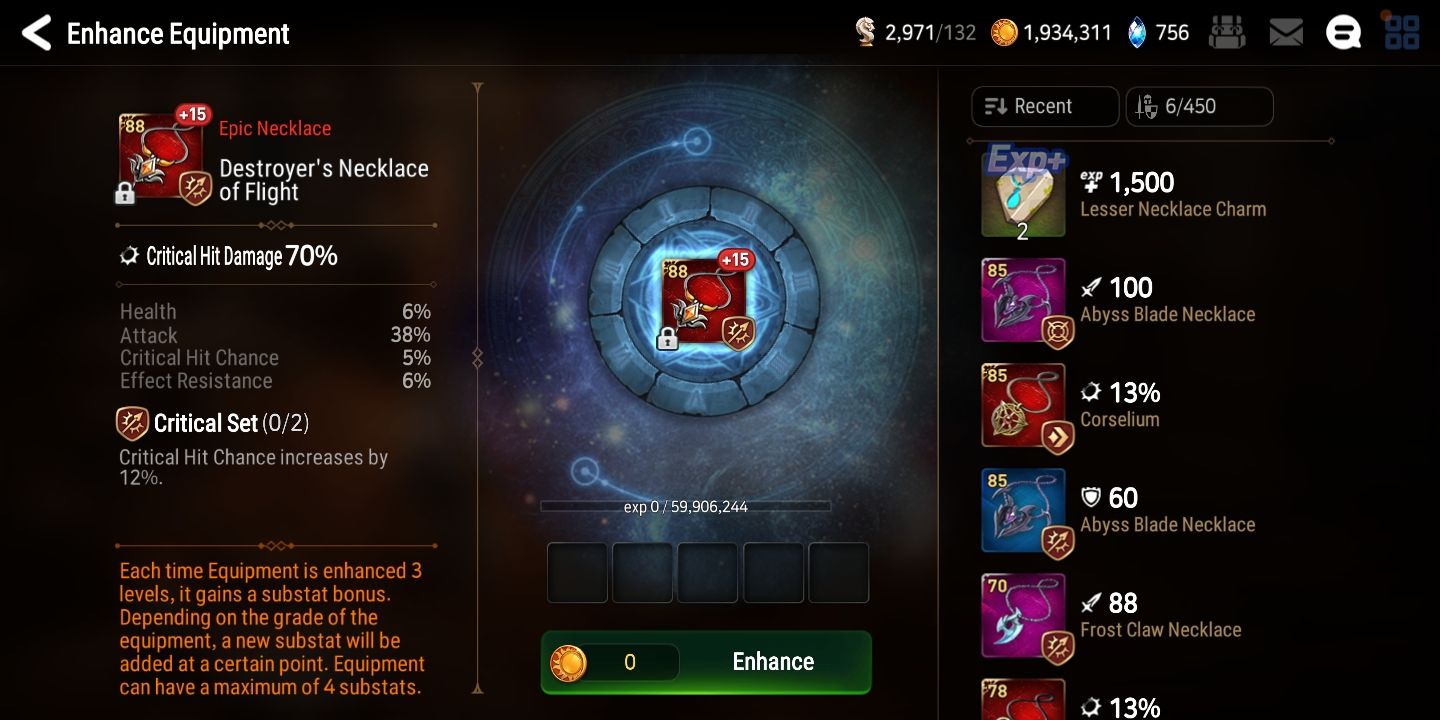This screenshot has width=1440, height=720.
Task: Select the Corselium necklace as material
Action: [x=1023, y=405]
